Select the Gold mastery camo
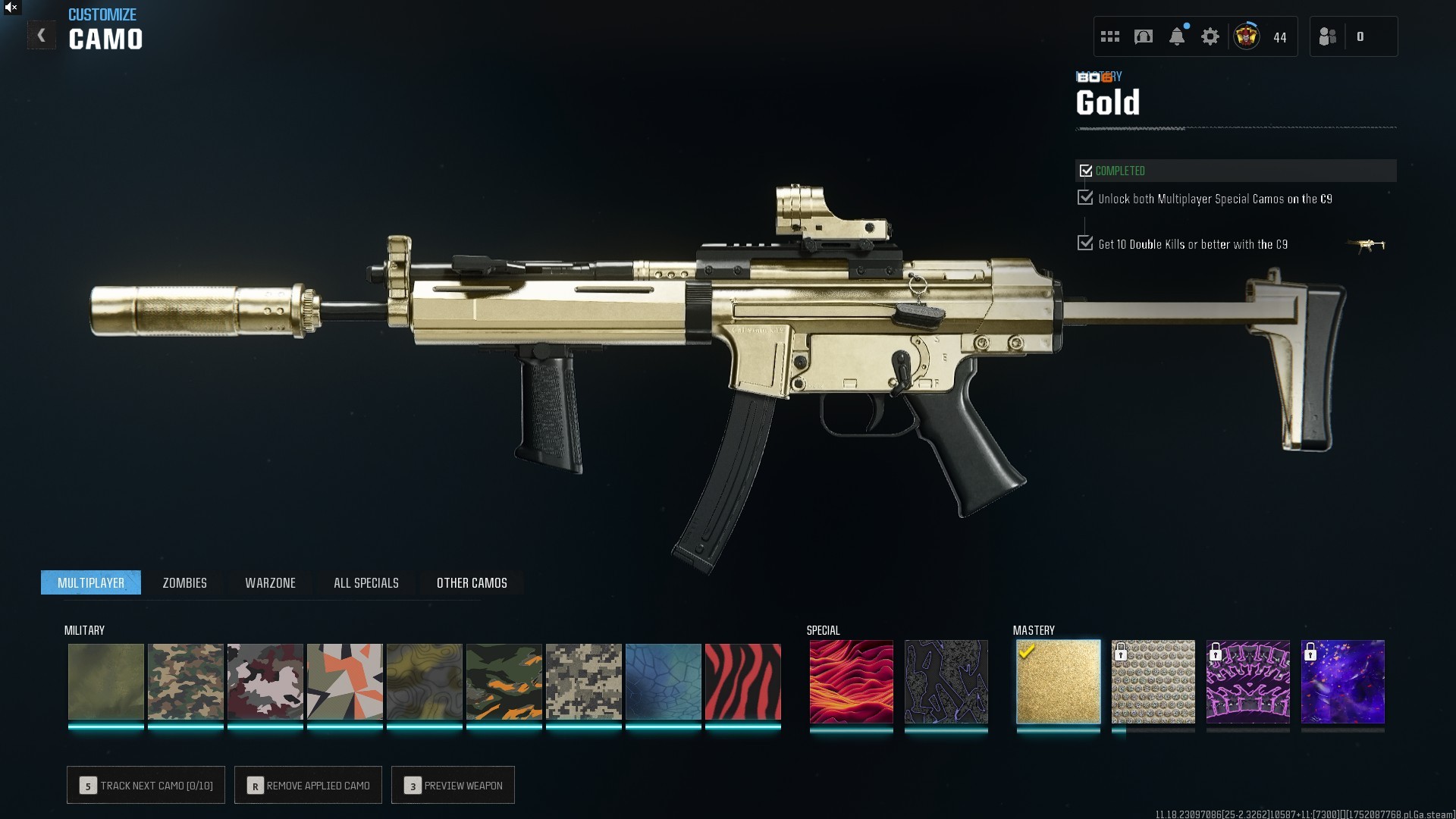Image resolution: width=1456 pixels, height=819 pixels. (x=1058, y=682)
